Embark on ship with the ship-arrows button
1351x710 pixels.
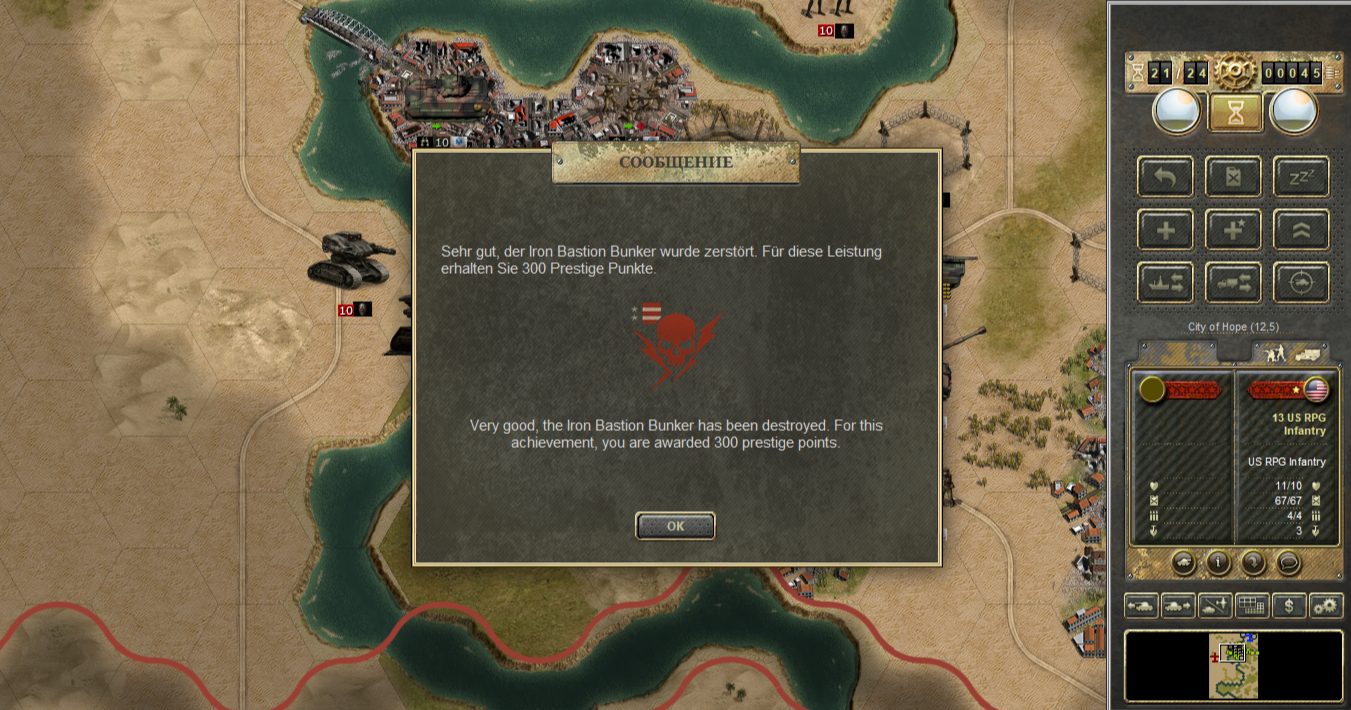tap(1165, 283)
